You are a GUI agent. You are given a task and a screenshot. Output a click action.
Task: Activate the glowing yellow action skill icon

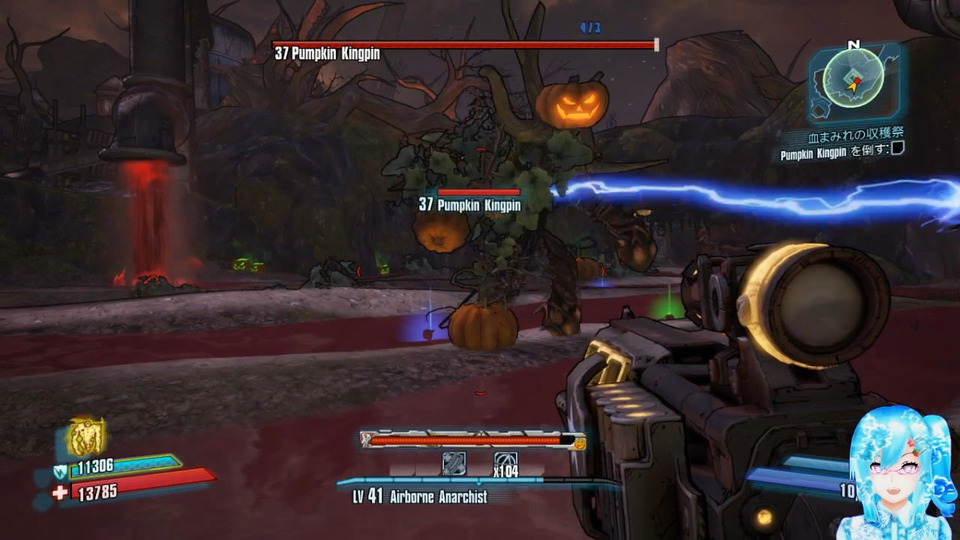88,437
